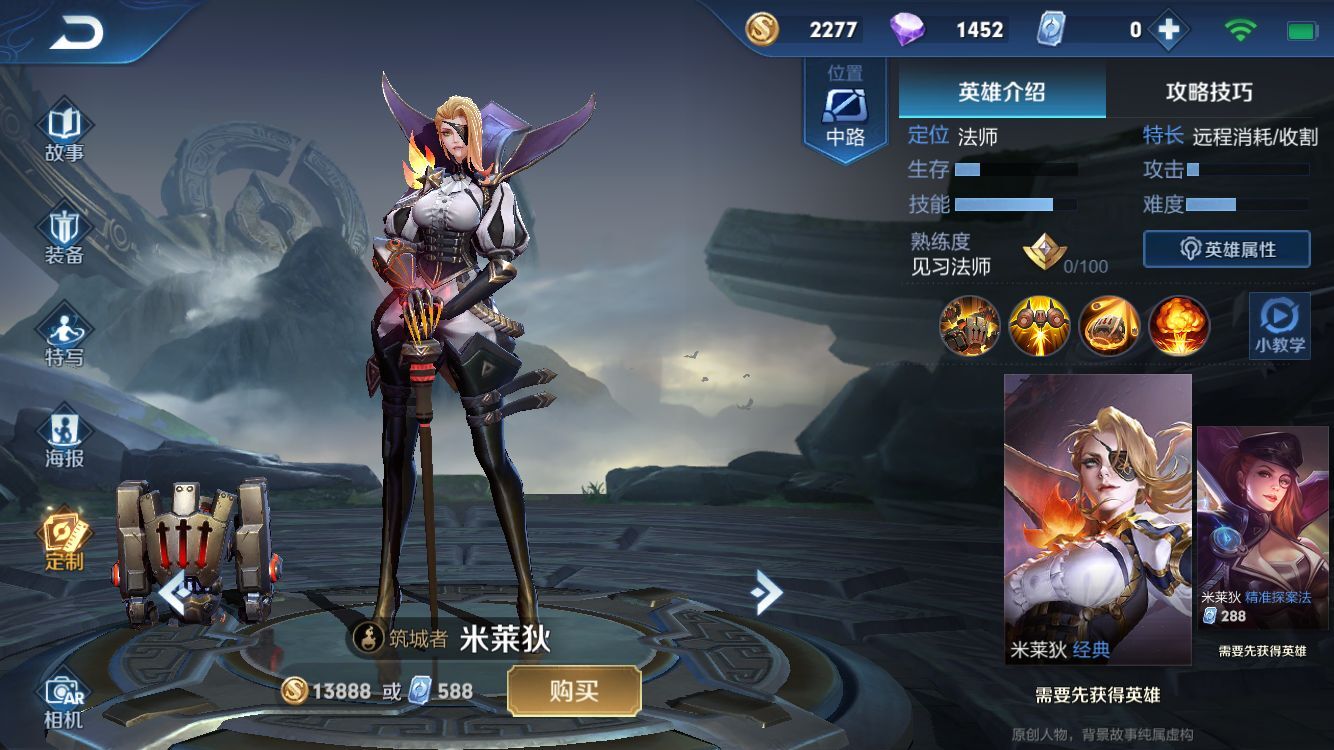Select the nuclear explosion skill icon
This screenshot has width=1334, height=750.
(x=1179, y=326)
